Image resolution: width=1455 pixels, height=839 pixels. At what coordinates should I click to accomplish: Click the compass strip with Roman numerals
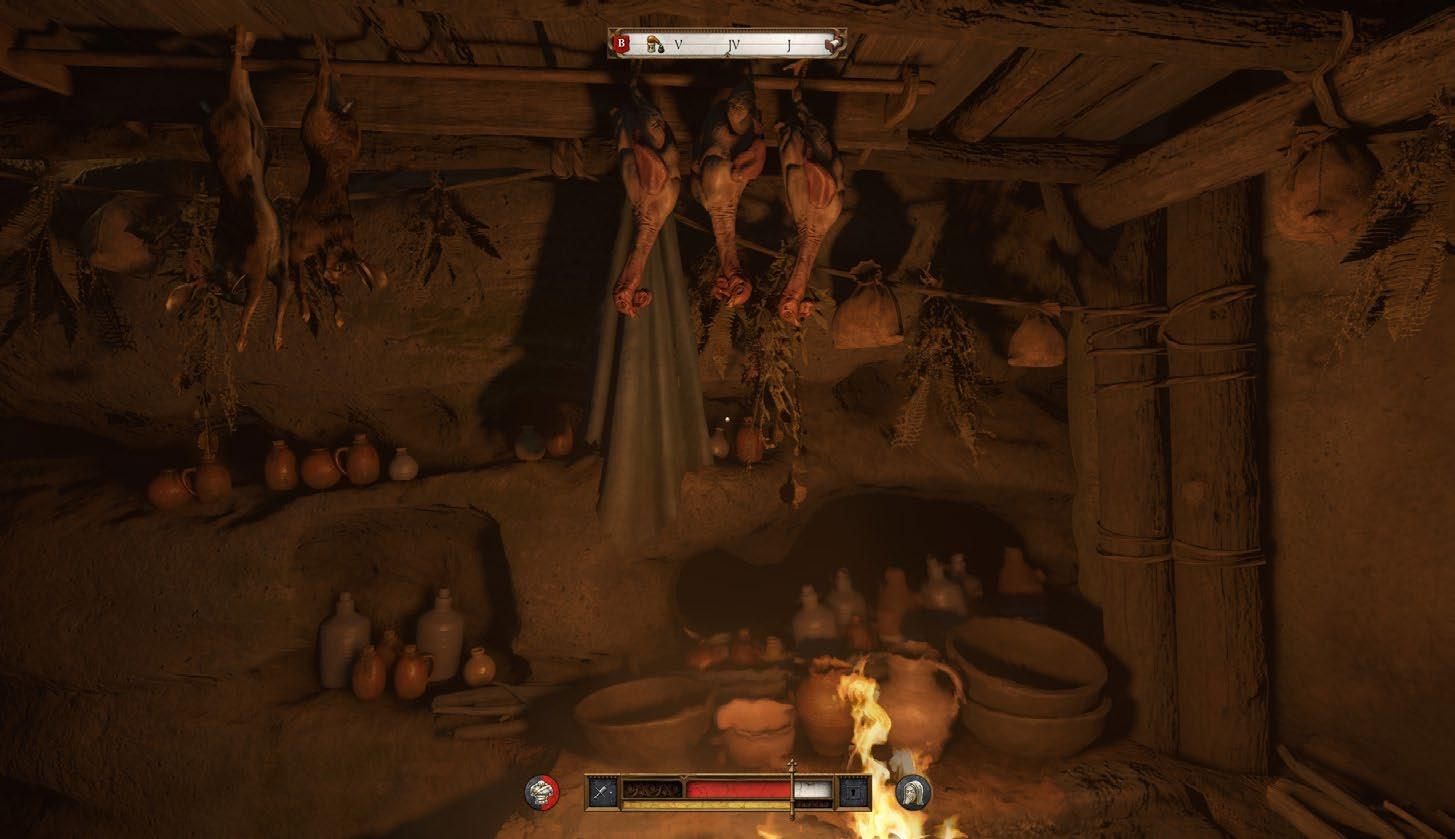pyautogui.click(x=735, y=44)
